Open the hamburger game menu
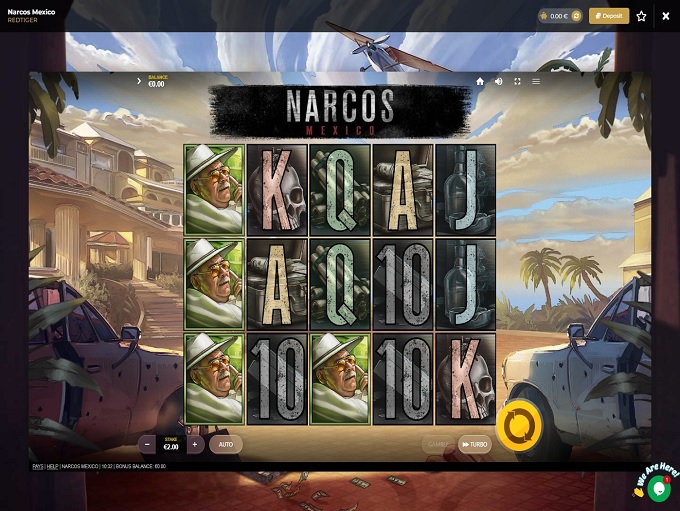Viewport: 680px width, 511px height. coord(536,82)
